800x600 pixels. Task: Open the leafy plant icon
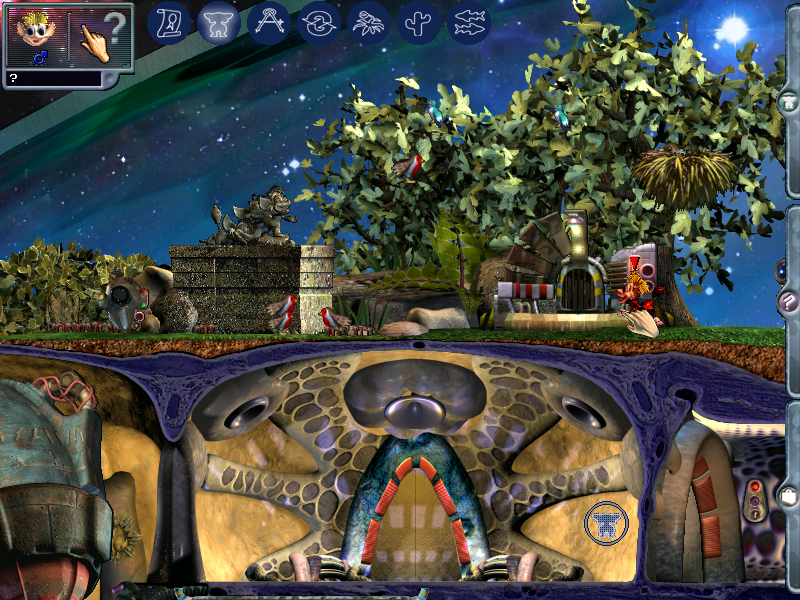tap(369, 21)
